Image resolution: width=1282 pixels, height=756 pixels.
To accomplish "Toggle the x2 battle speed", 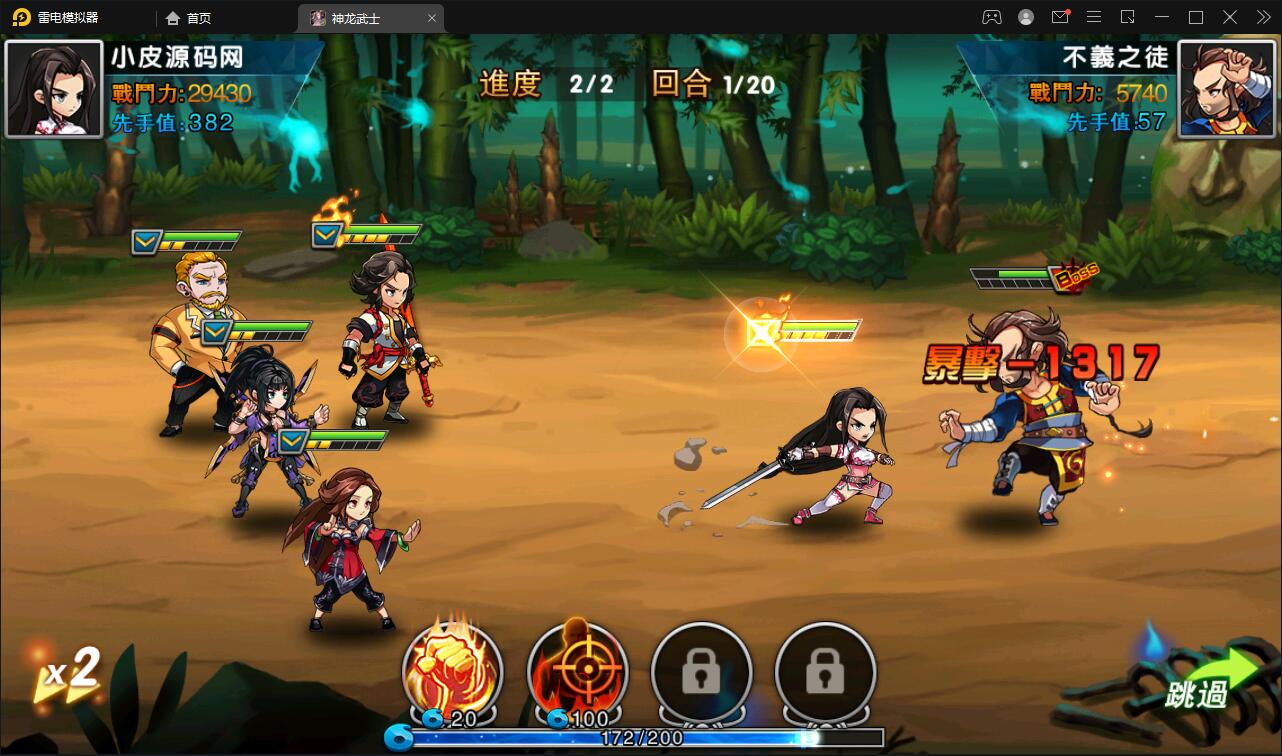I will coord(68,672).
